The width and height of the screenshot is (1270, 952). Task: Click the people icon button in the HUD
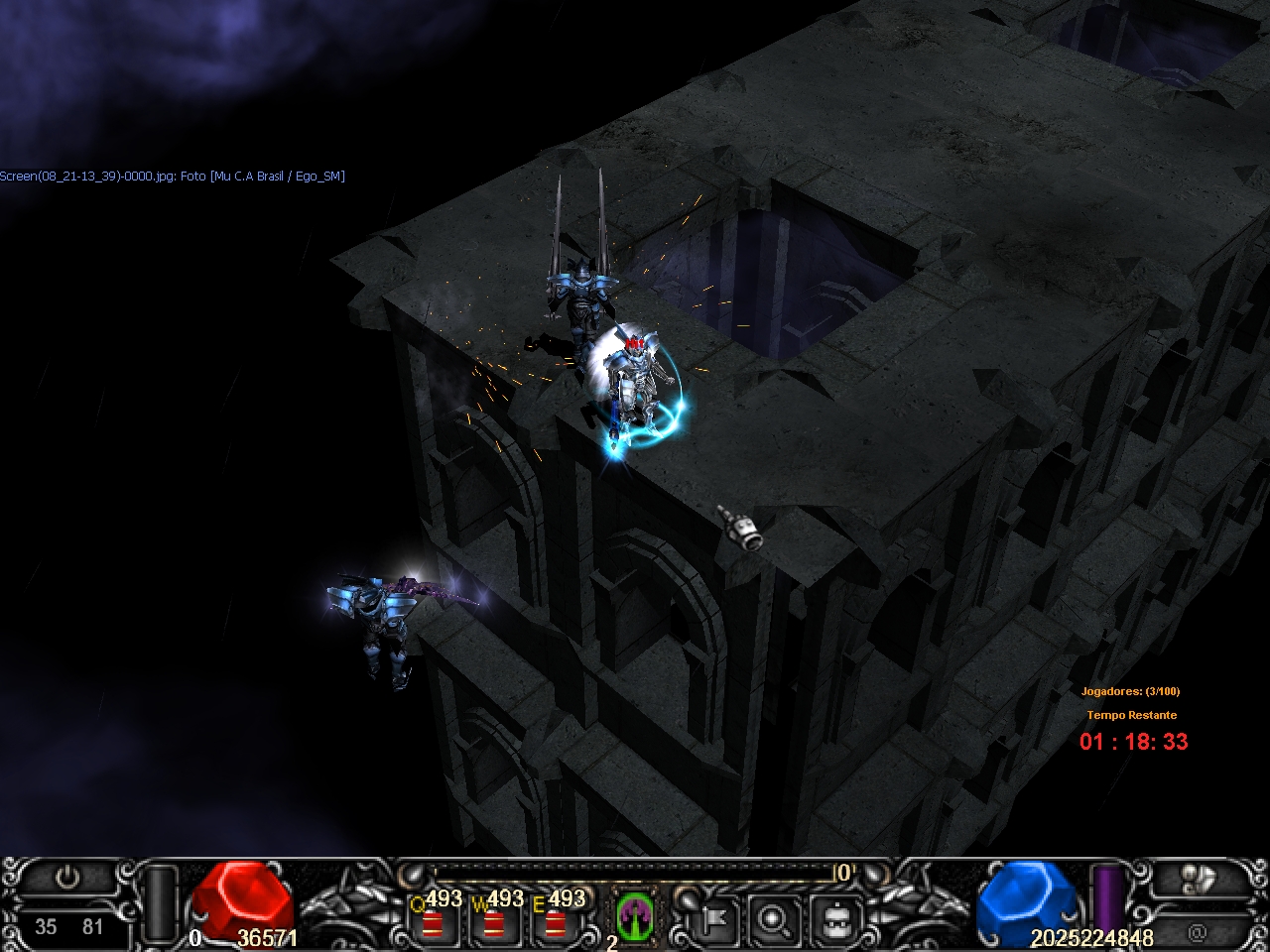pos(1199,879)
